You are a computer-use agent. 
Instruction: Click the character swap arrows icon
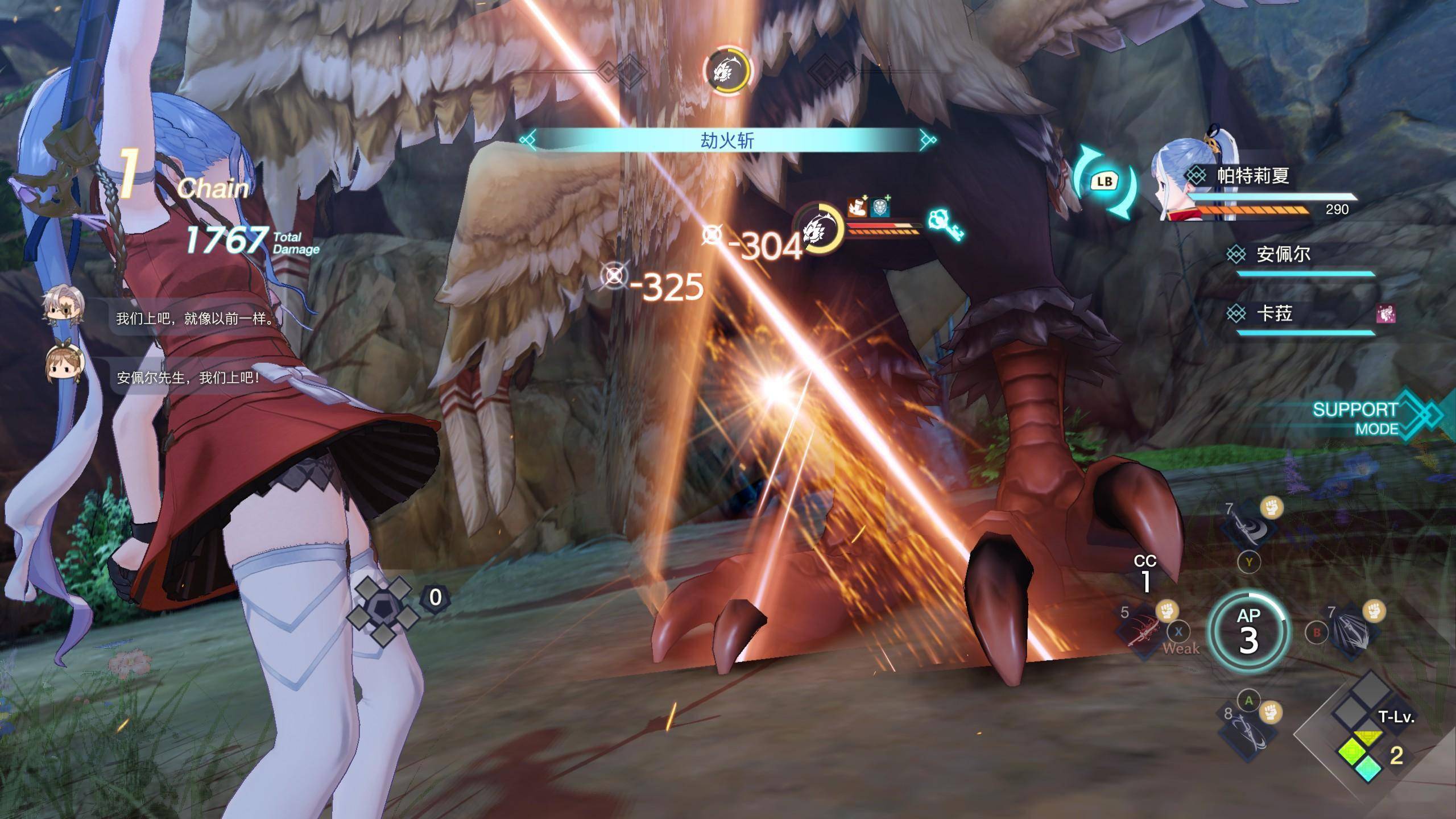1104,182
